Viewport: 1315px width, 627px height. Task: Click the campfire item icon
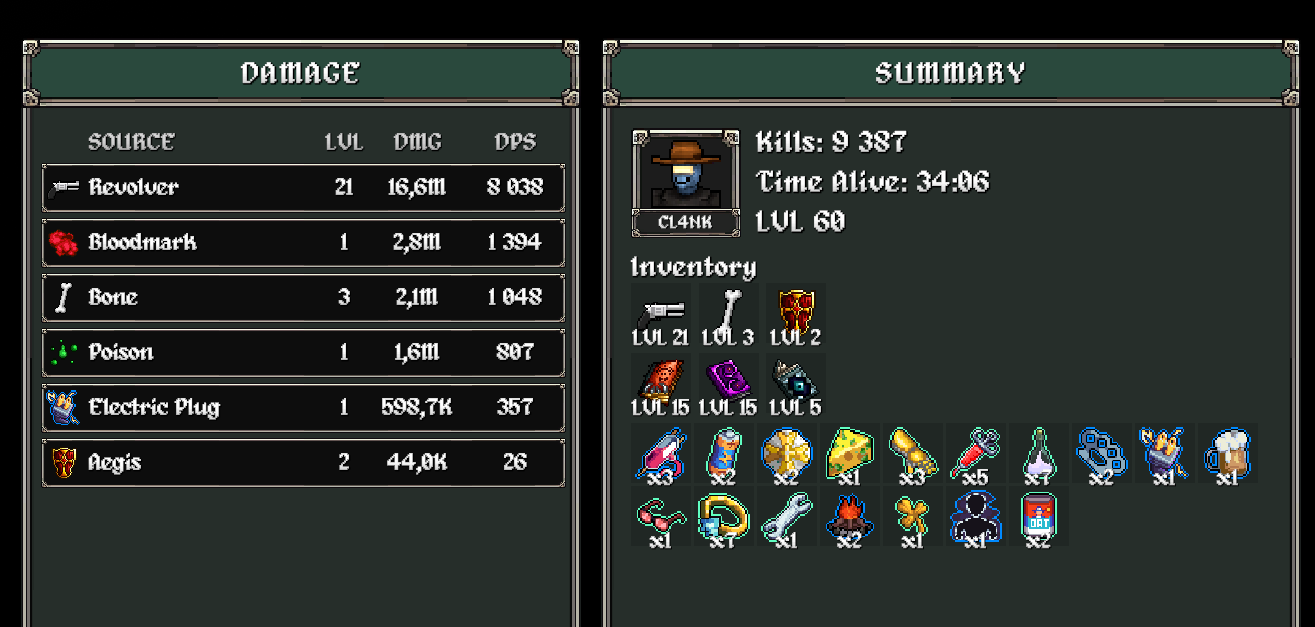tap(848, 518)
